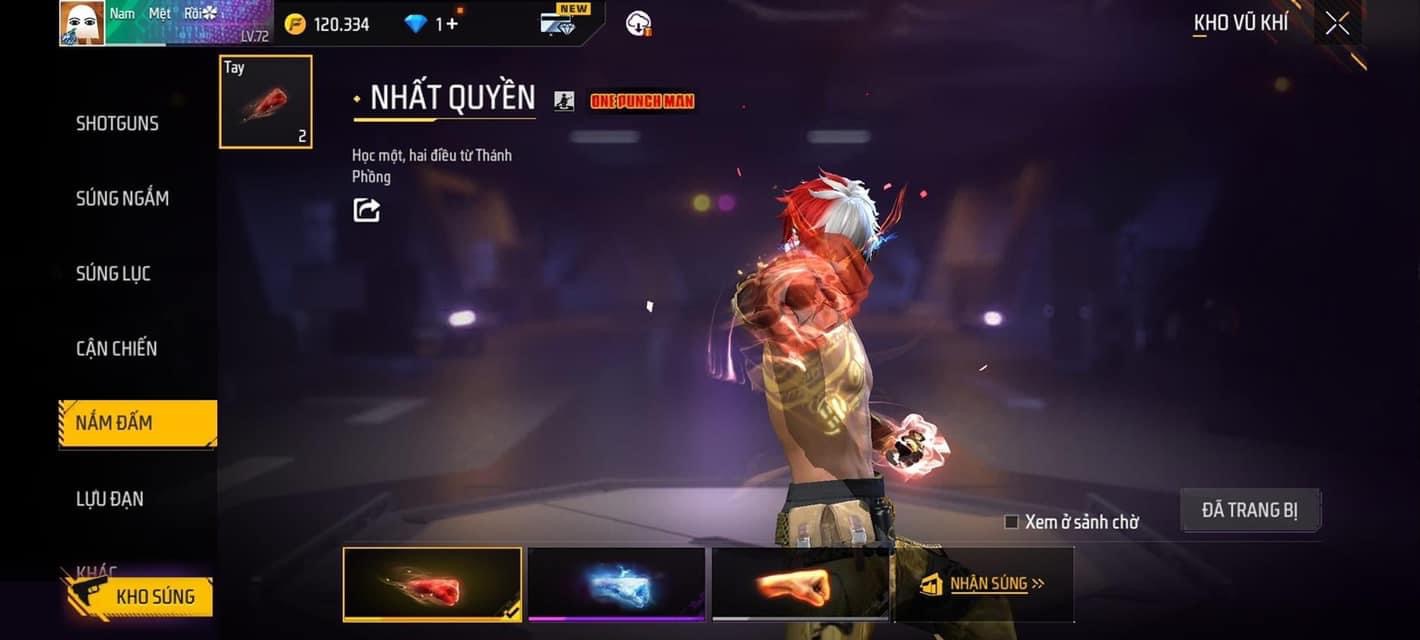The width and height of the screenshot is (1420, 640).
Task: Switch to the SHOTGUNS category
Action: [117, 124]
